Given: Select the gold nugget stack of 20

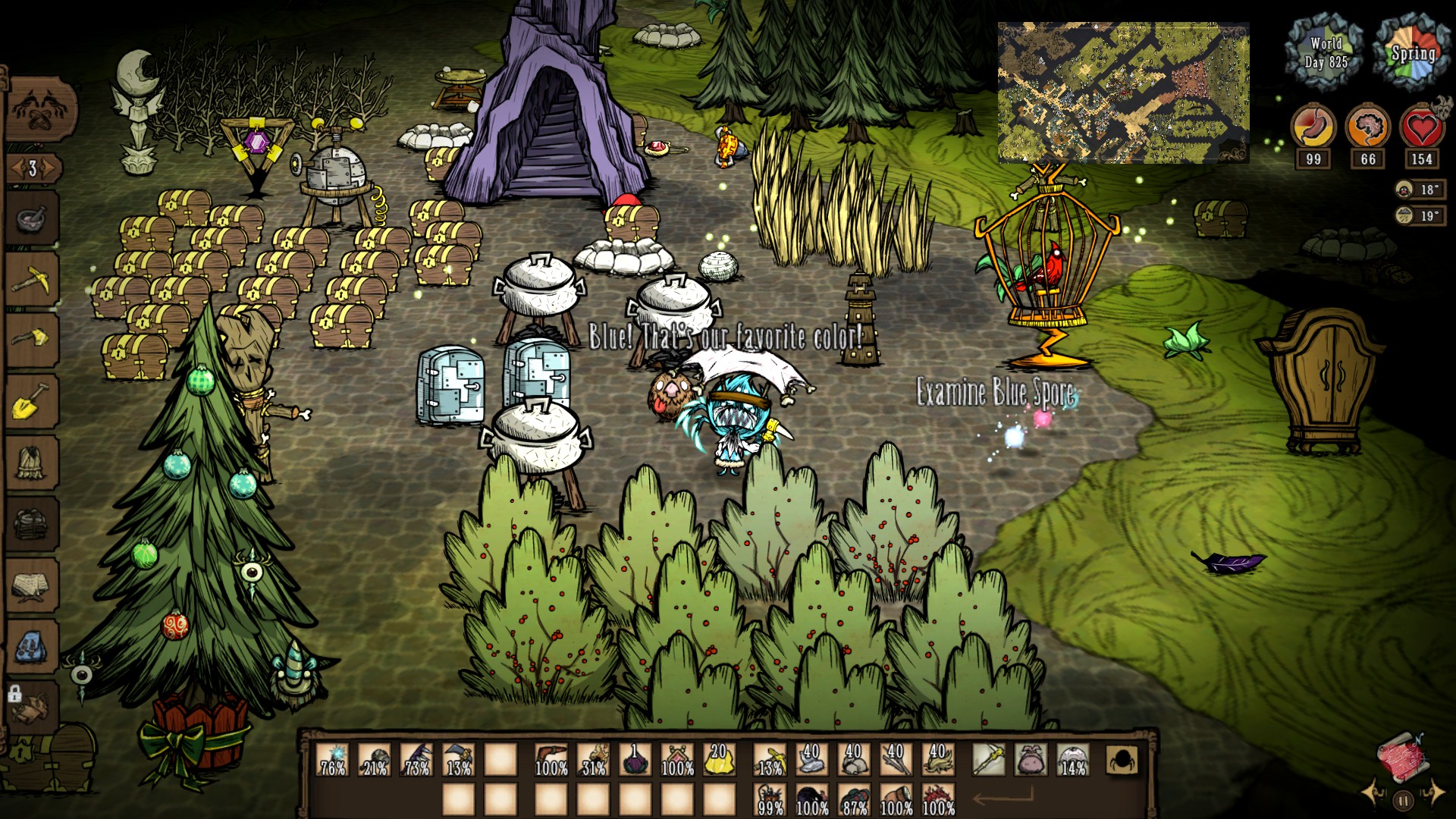Looking at the screenshot, I should [x=719, y=759].
